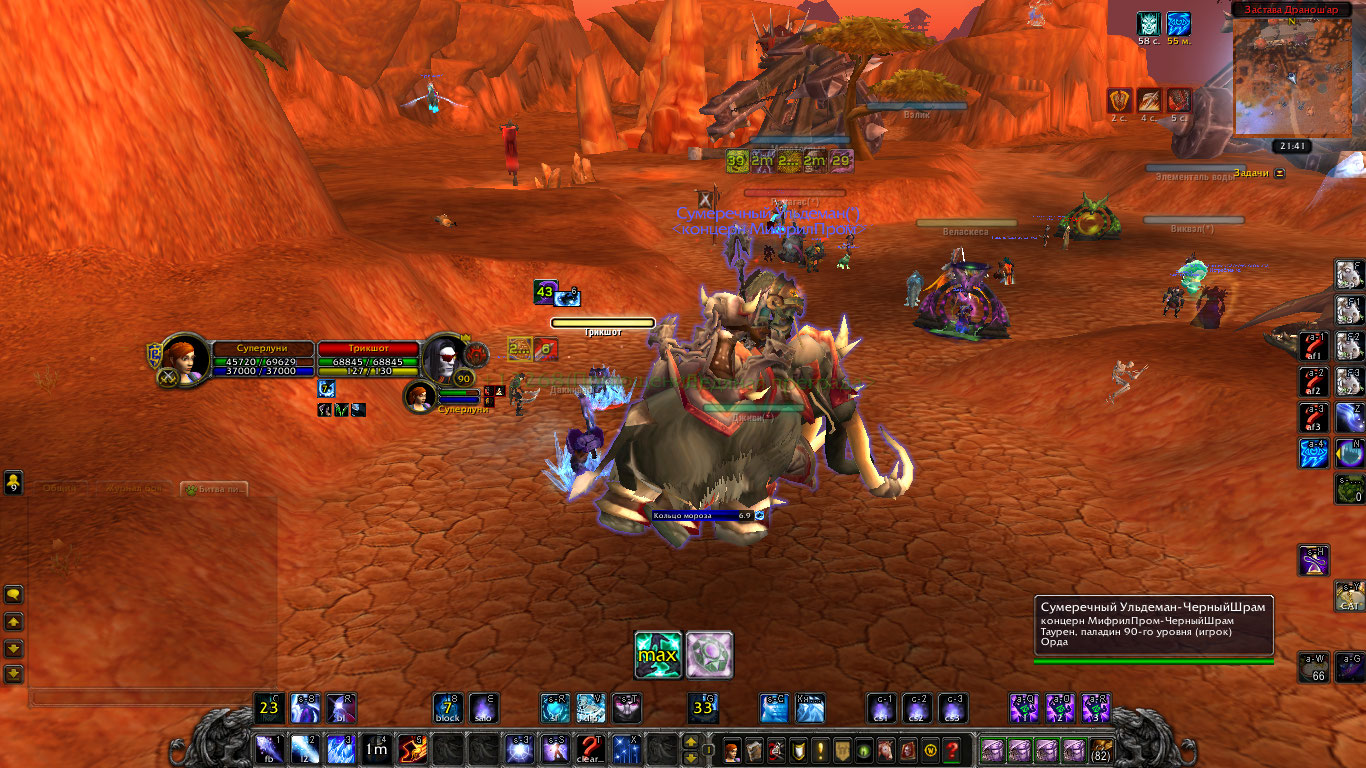Viewport: 1366px width, 768px height.
Task: Open the character info micro button
Action: tap(733, 750)
